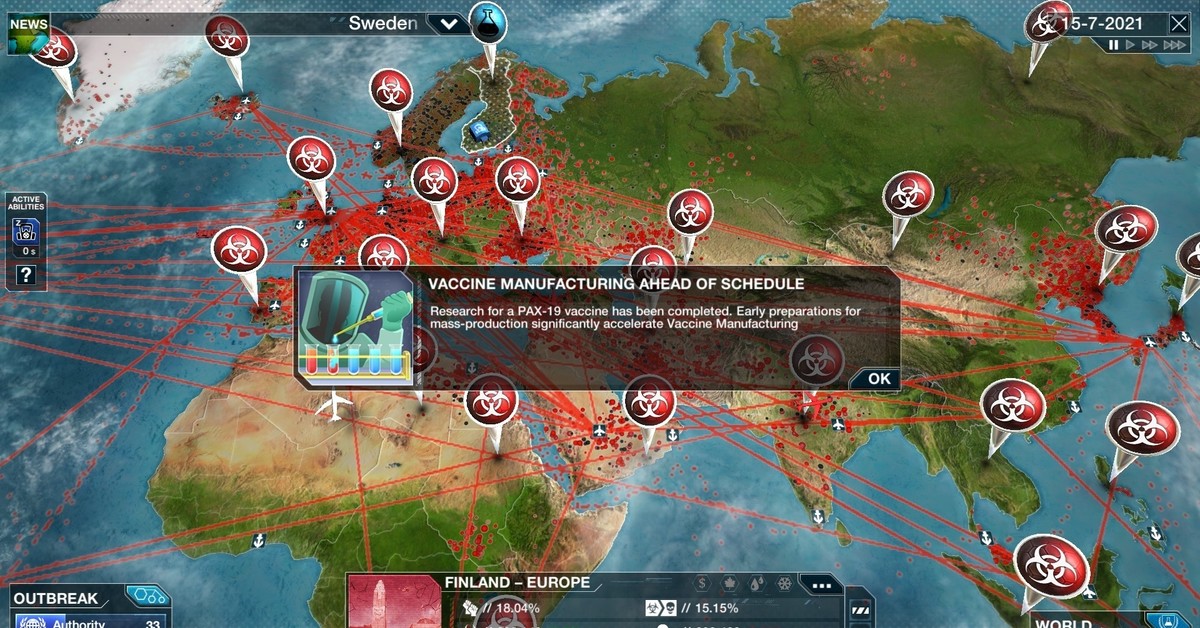
Task: Set game speed to triple fast-forward
Action: click(1175, 45)
